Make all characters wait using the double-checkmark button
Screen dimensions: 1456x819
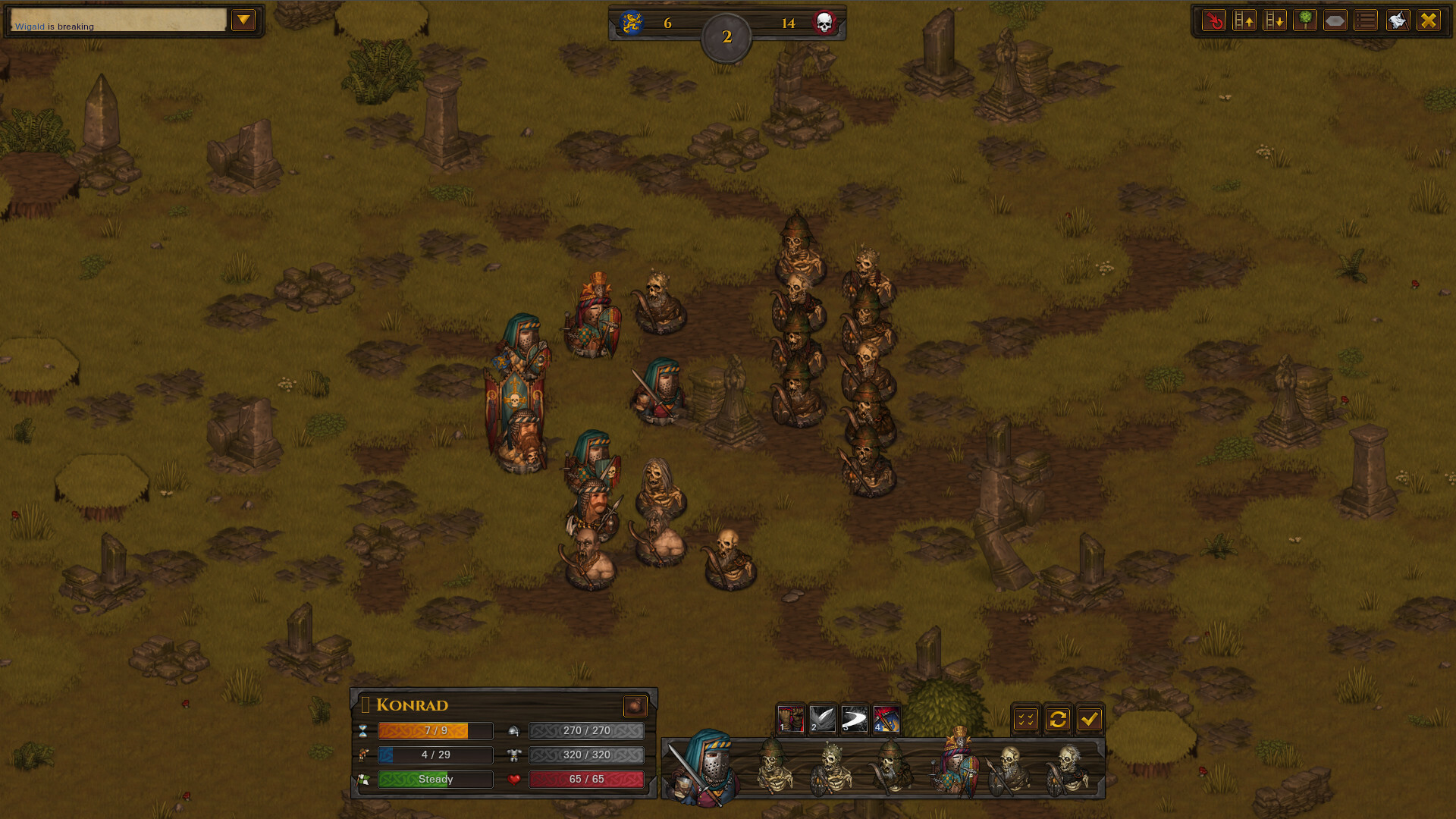[x=1026, y=718]
